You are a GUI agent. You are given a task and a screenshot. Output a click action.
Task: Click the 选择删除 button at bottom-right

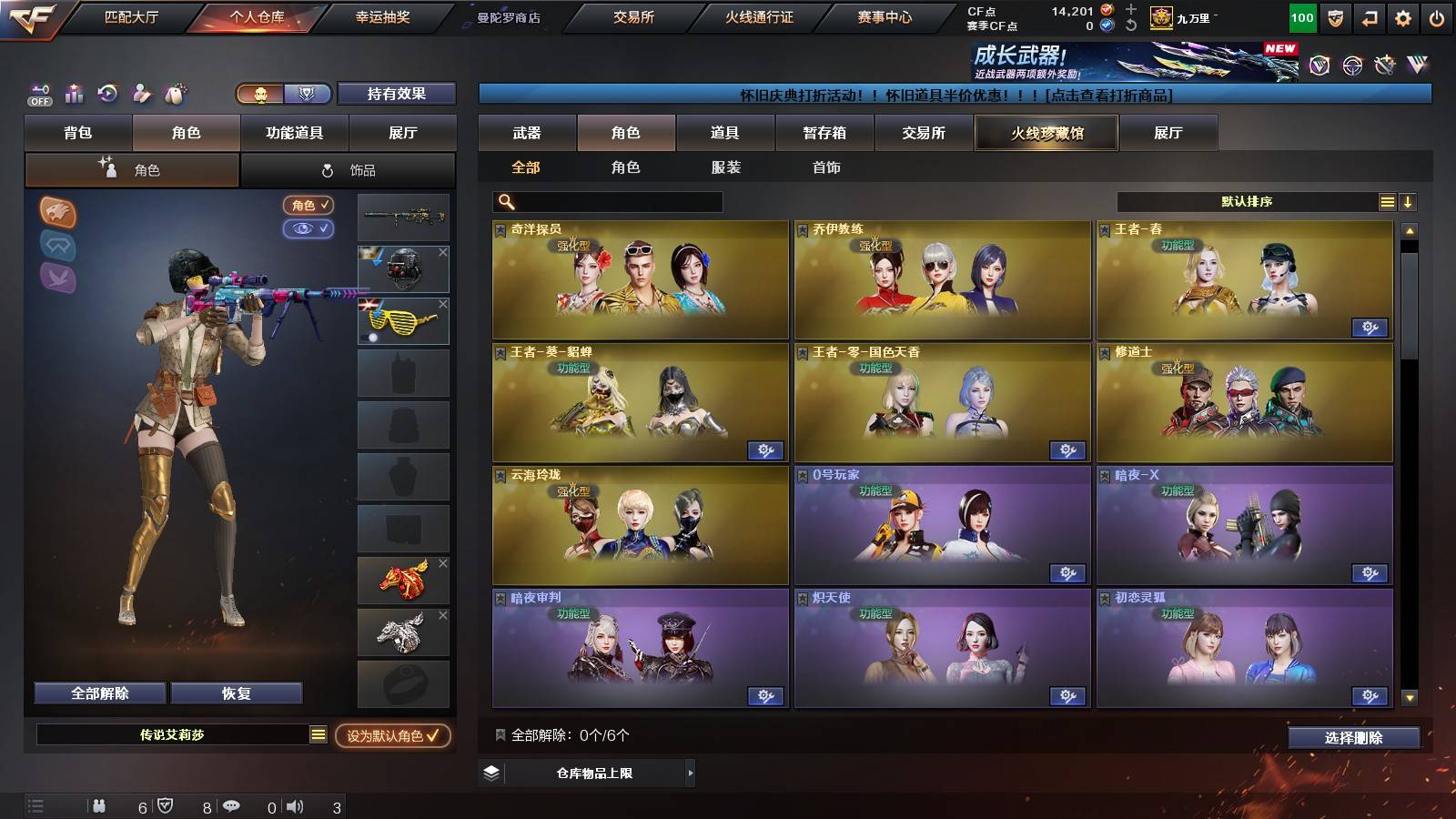[x=1353, y=738]
